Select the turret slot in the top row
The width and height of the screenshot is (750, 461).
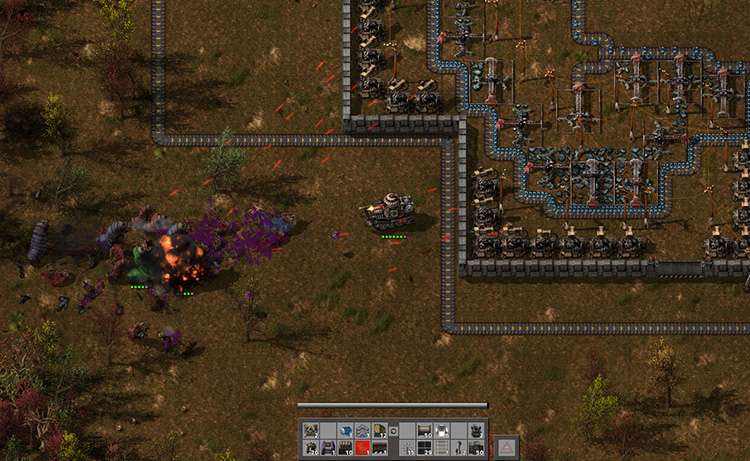475,430
